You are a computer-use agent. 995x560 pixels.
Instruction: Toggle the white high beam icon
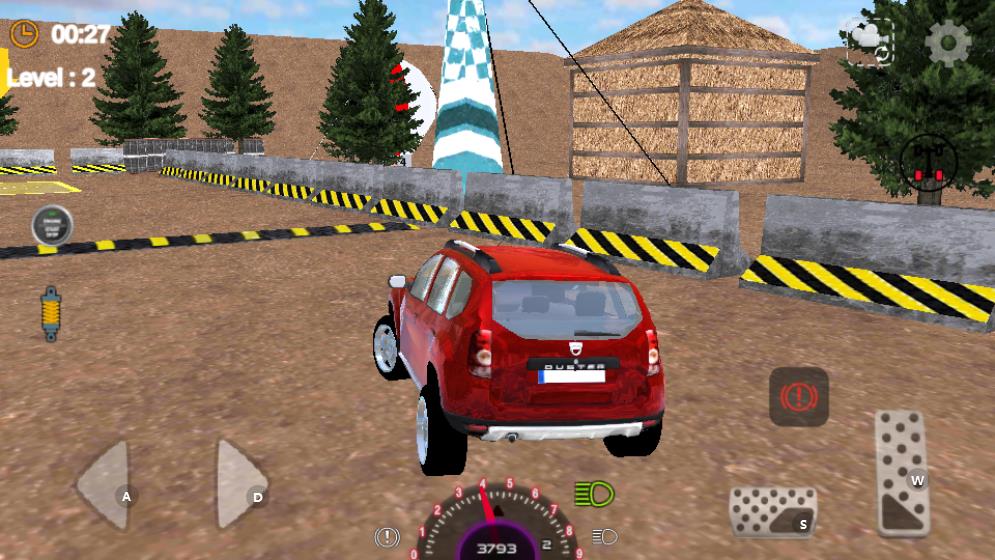point(604,536)
